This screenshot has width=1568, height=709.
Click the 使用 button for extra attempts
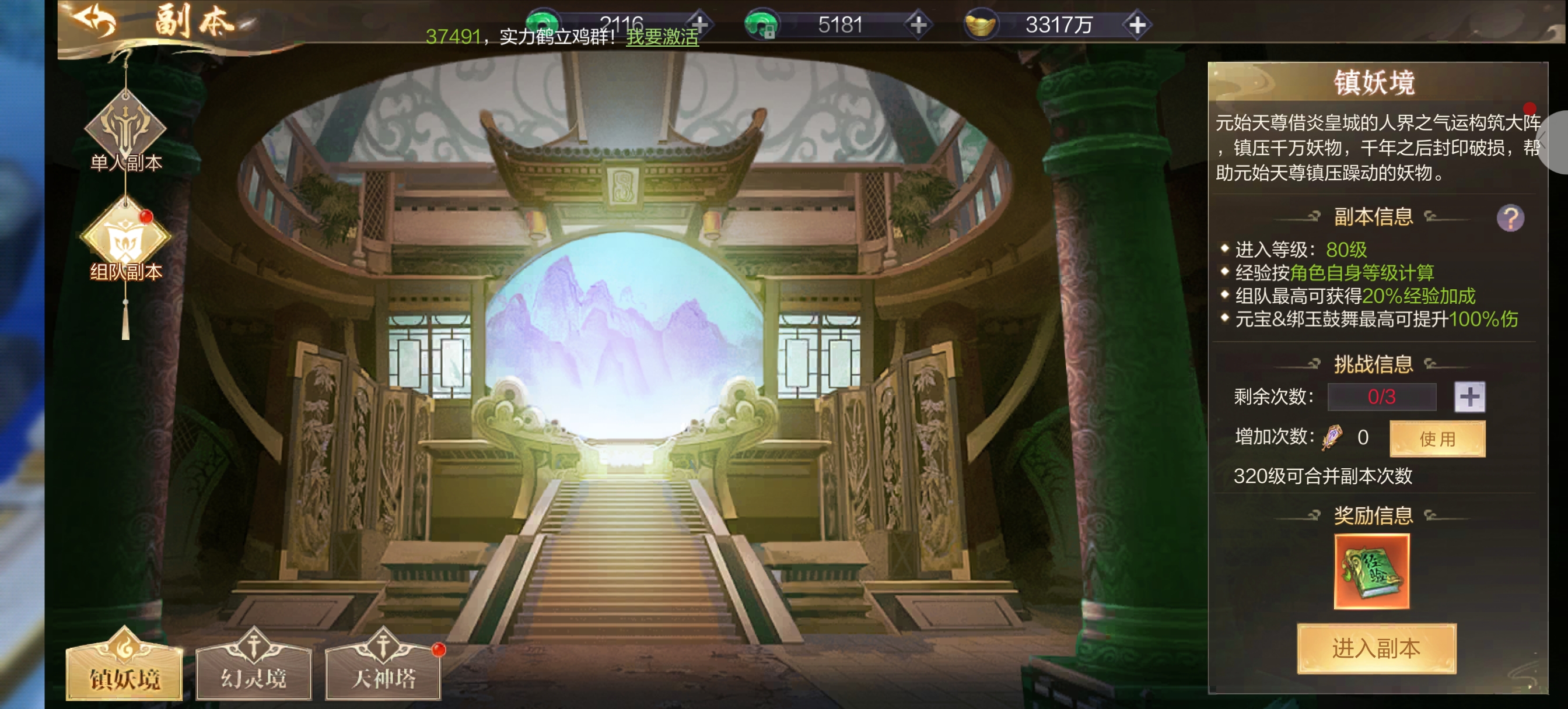click(x=1437, y=438)
